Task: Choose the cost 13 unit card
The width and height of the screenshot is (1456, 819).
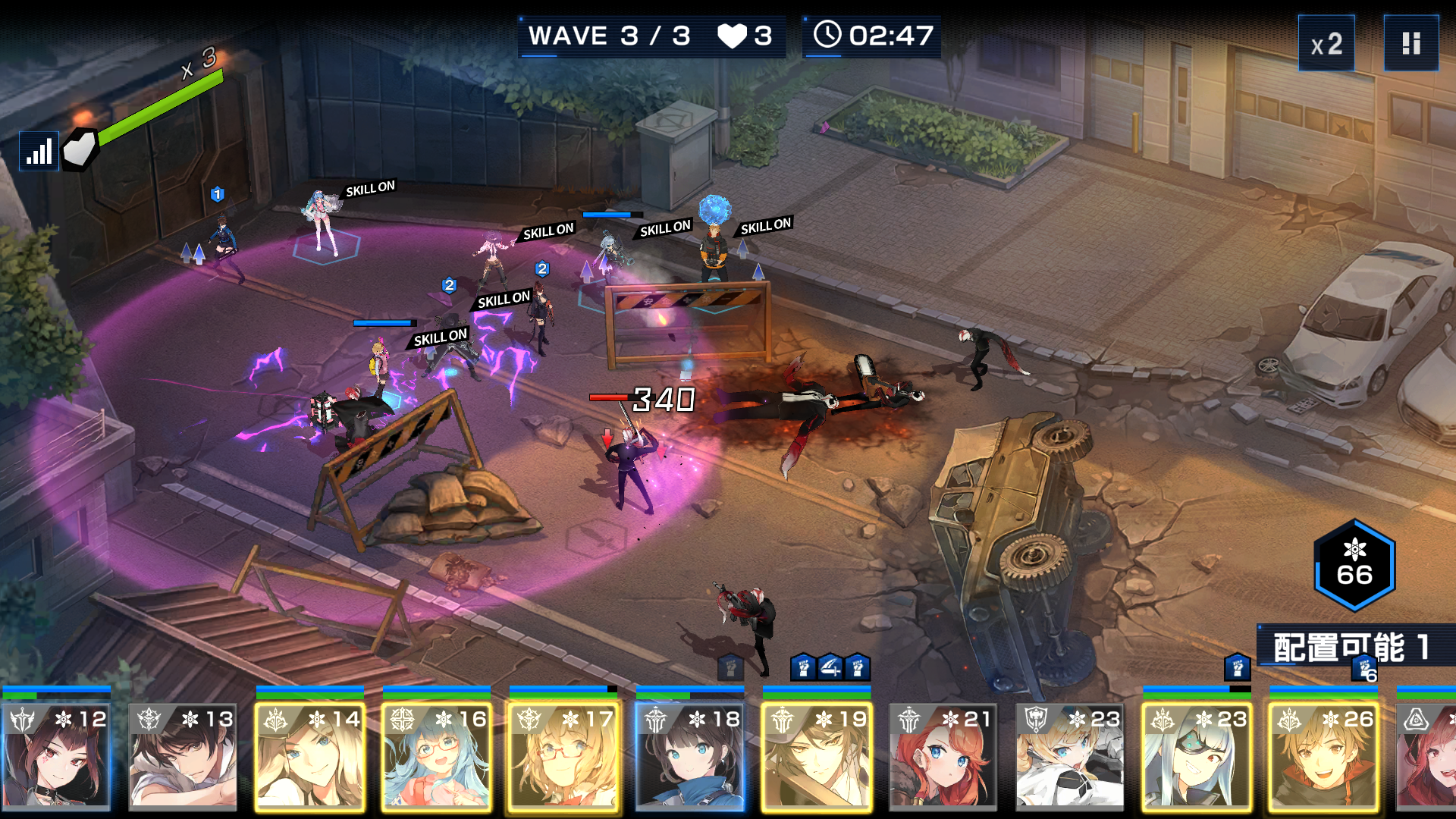Action: point(183,756)
